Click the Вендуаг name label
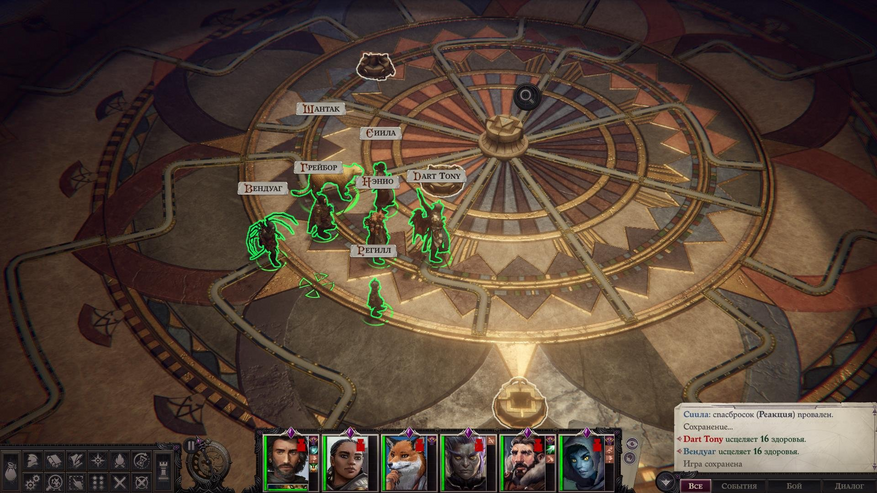877x493 pixels. 261,187
